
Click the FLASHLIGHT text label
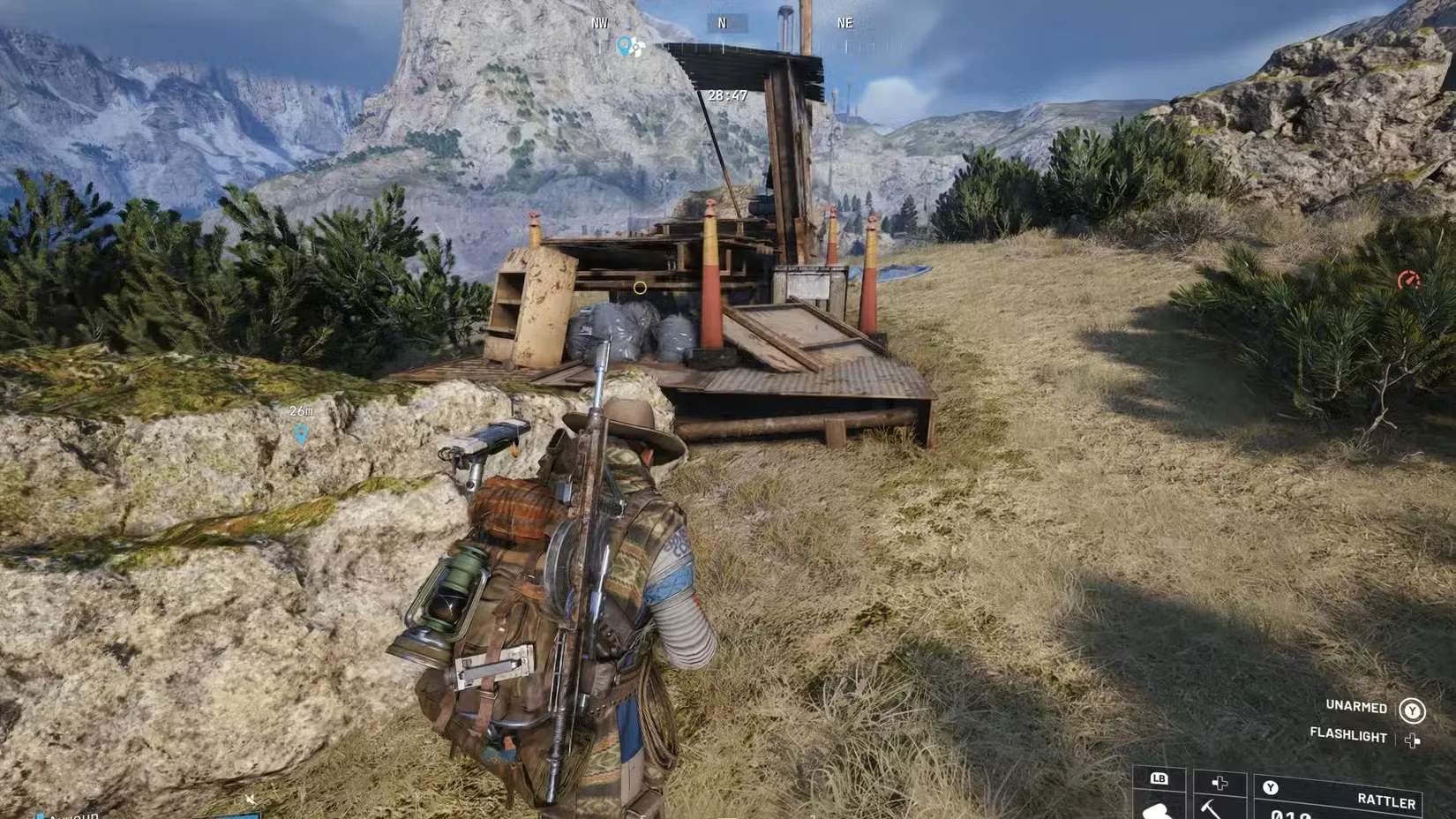coord(1350,736)
